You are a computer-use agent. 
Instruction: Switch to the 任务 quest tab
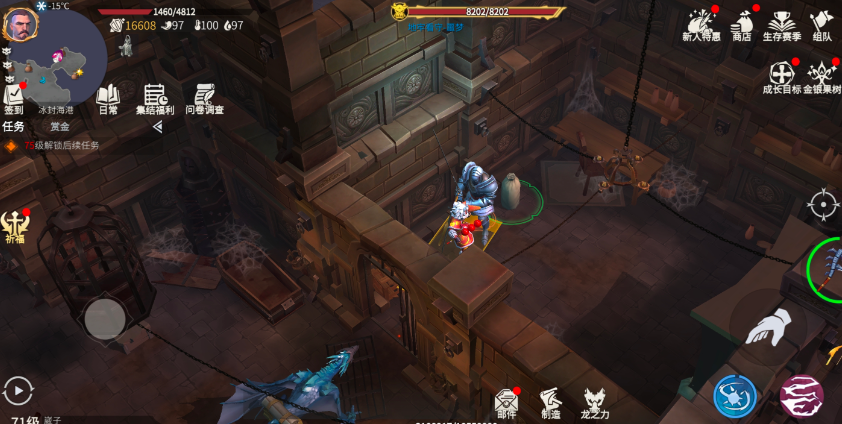point(14,127)
